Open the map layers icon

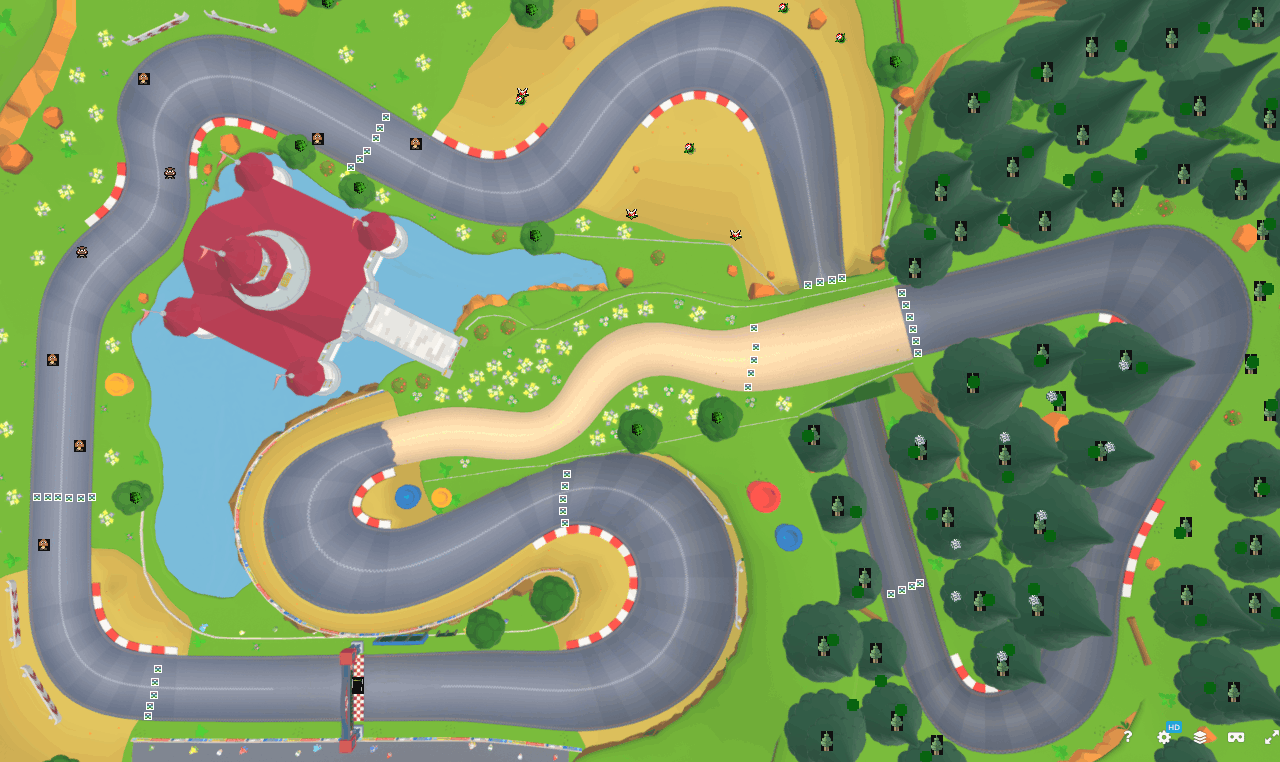coord(1198,737)
